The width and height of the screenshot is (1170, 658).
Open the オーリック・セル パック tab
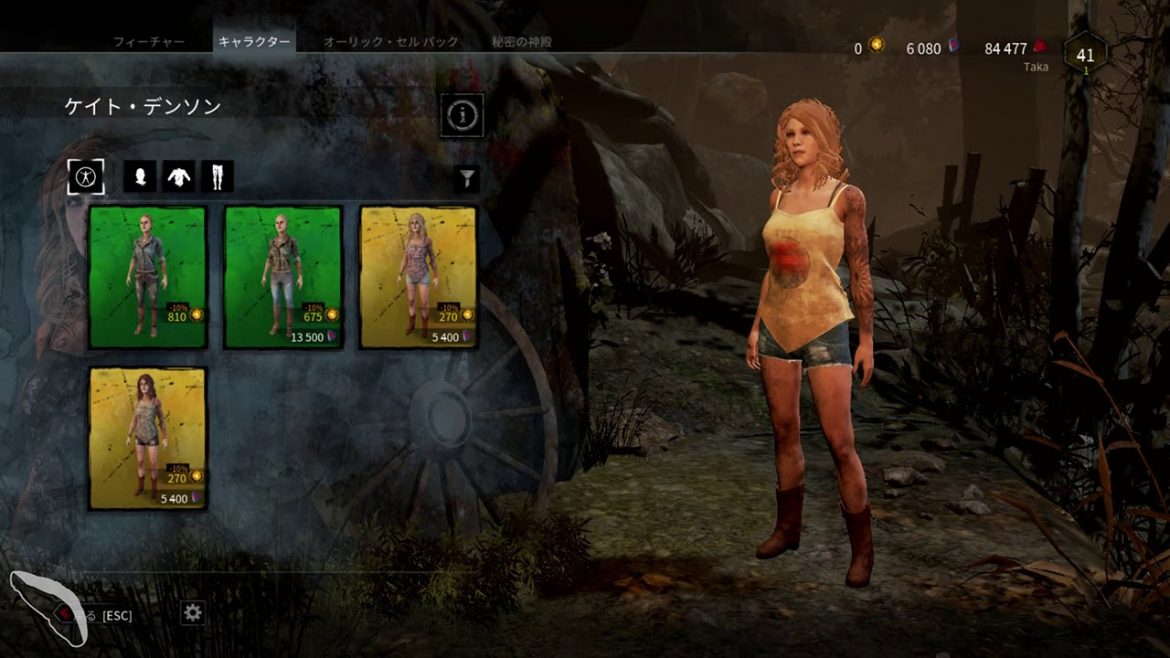(391, 42)
